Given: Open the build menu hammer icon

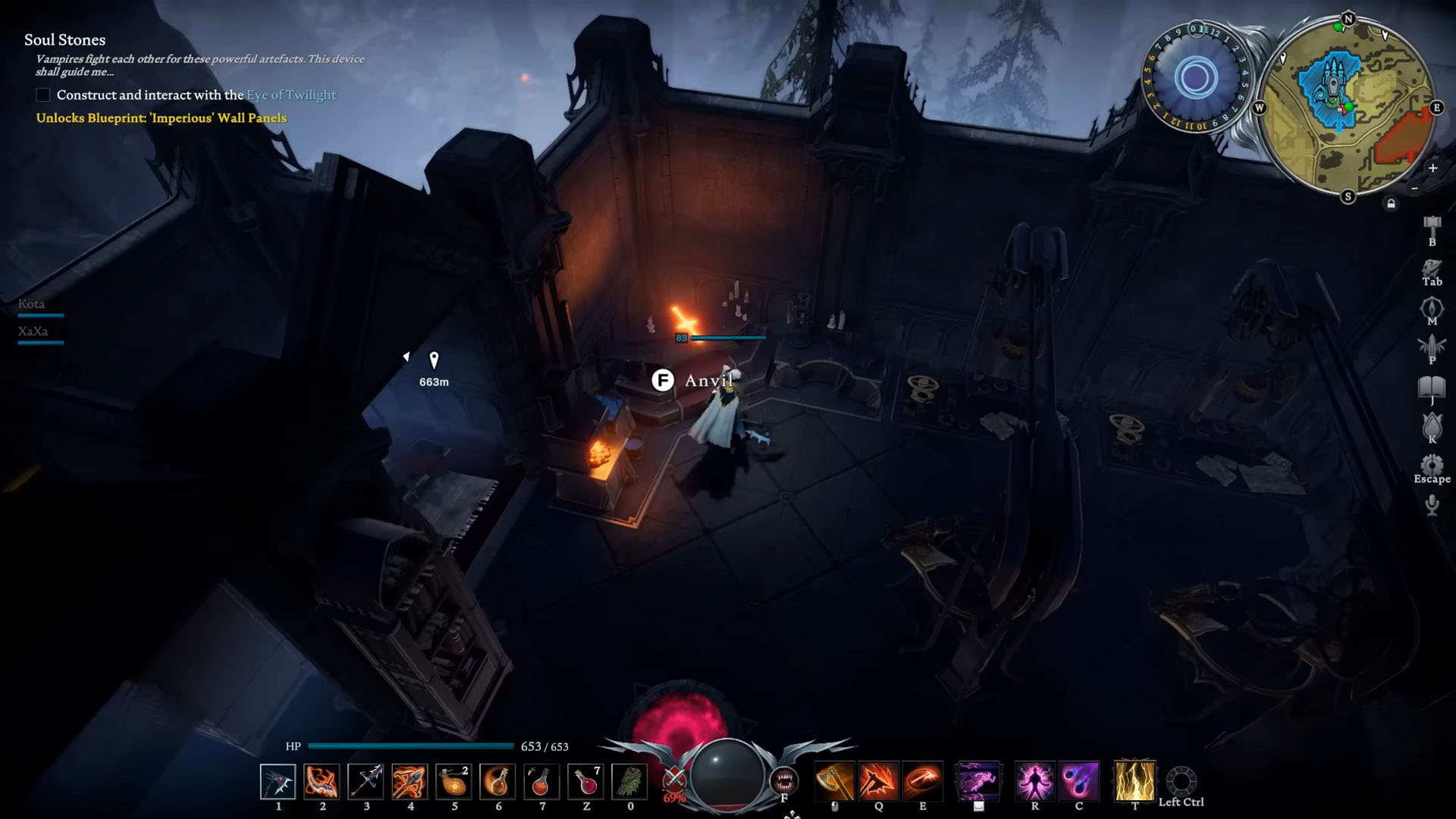Looking at the screenshot, I should pos(1432,225).
